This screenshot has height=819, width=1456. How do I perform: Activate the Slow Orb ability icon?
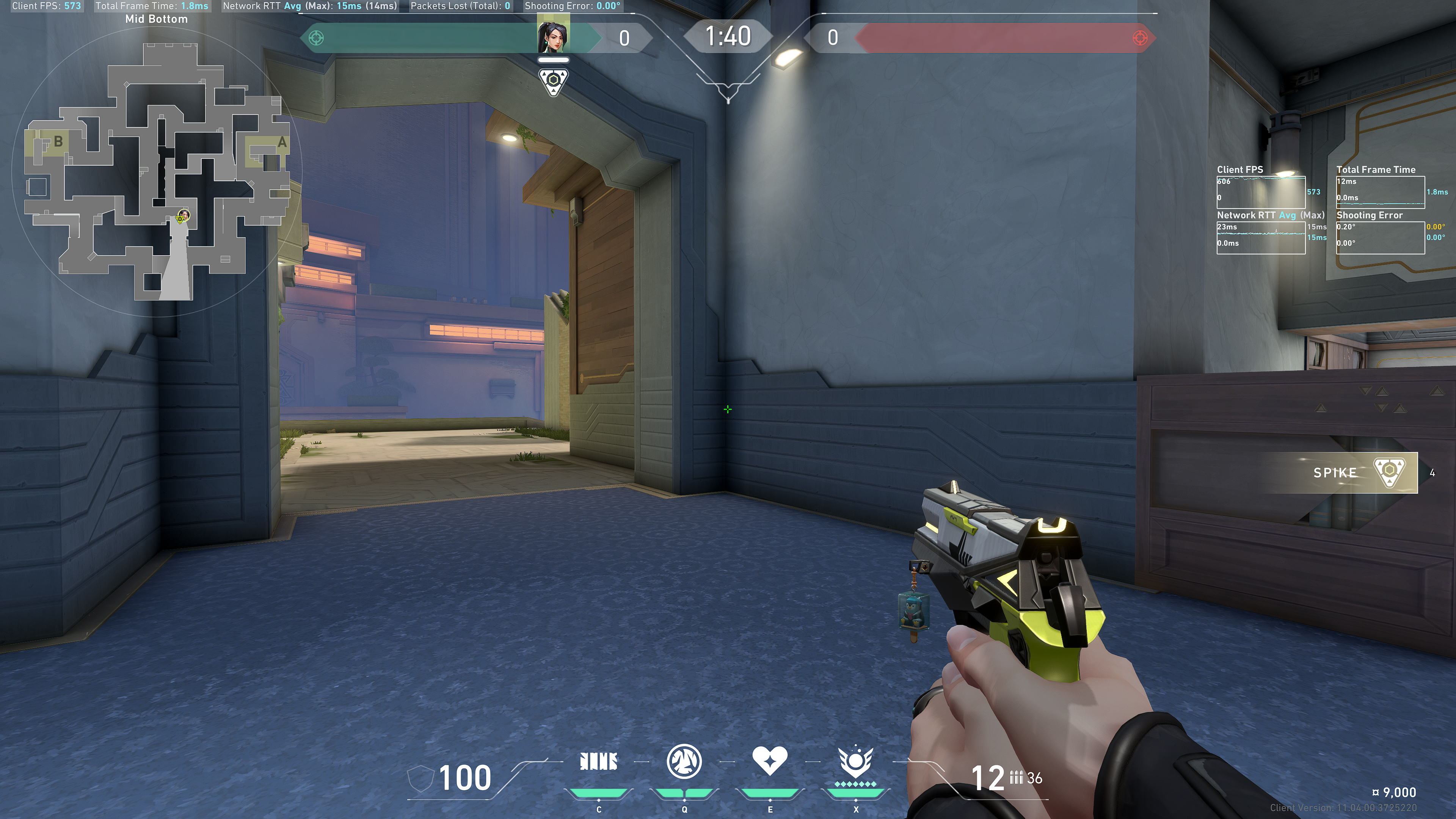click(x=684, y=762)
